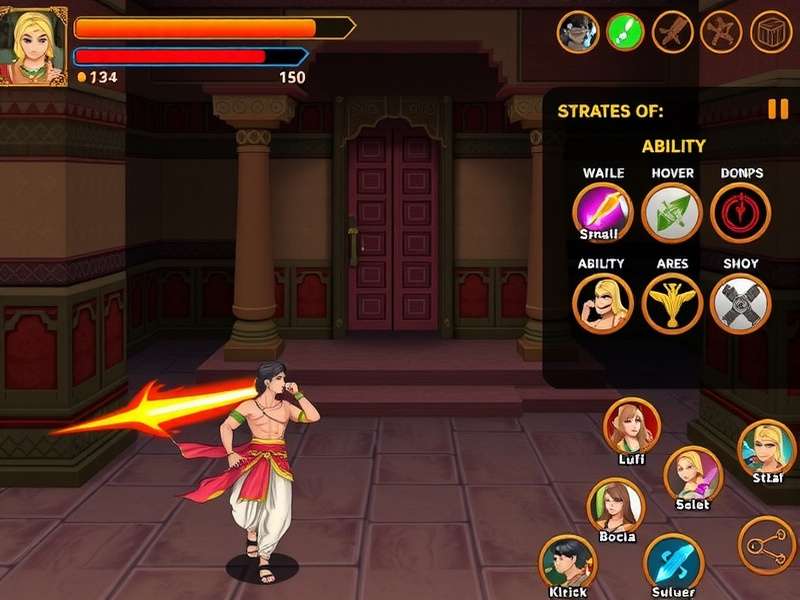Click the green feather icon
This screenshot has height=600, width=800.
click(625, 32)
